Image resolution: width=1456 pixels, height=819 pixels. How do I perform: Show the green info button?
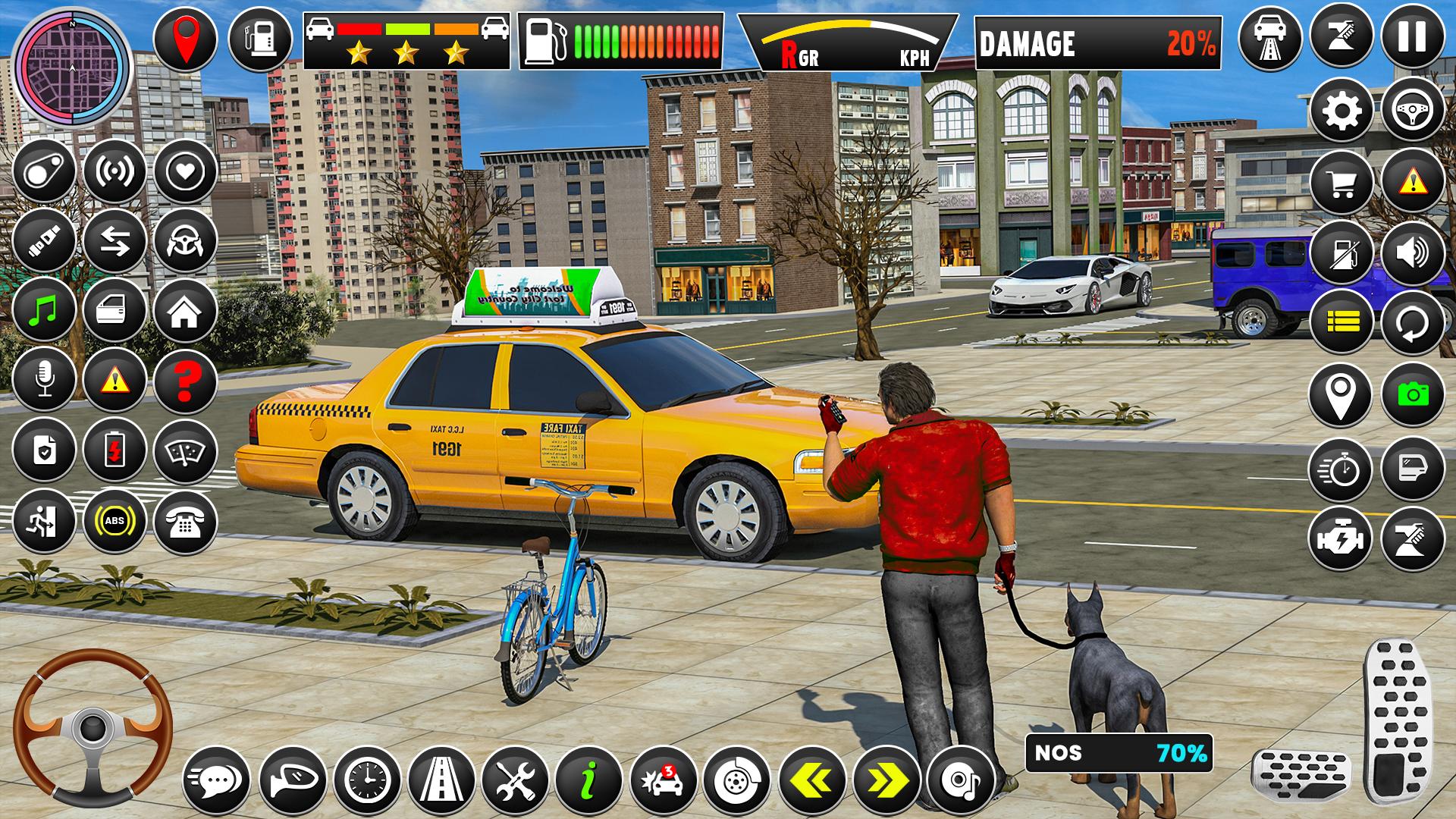588,780
